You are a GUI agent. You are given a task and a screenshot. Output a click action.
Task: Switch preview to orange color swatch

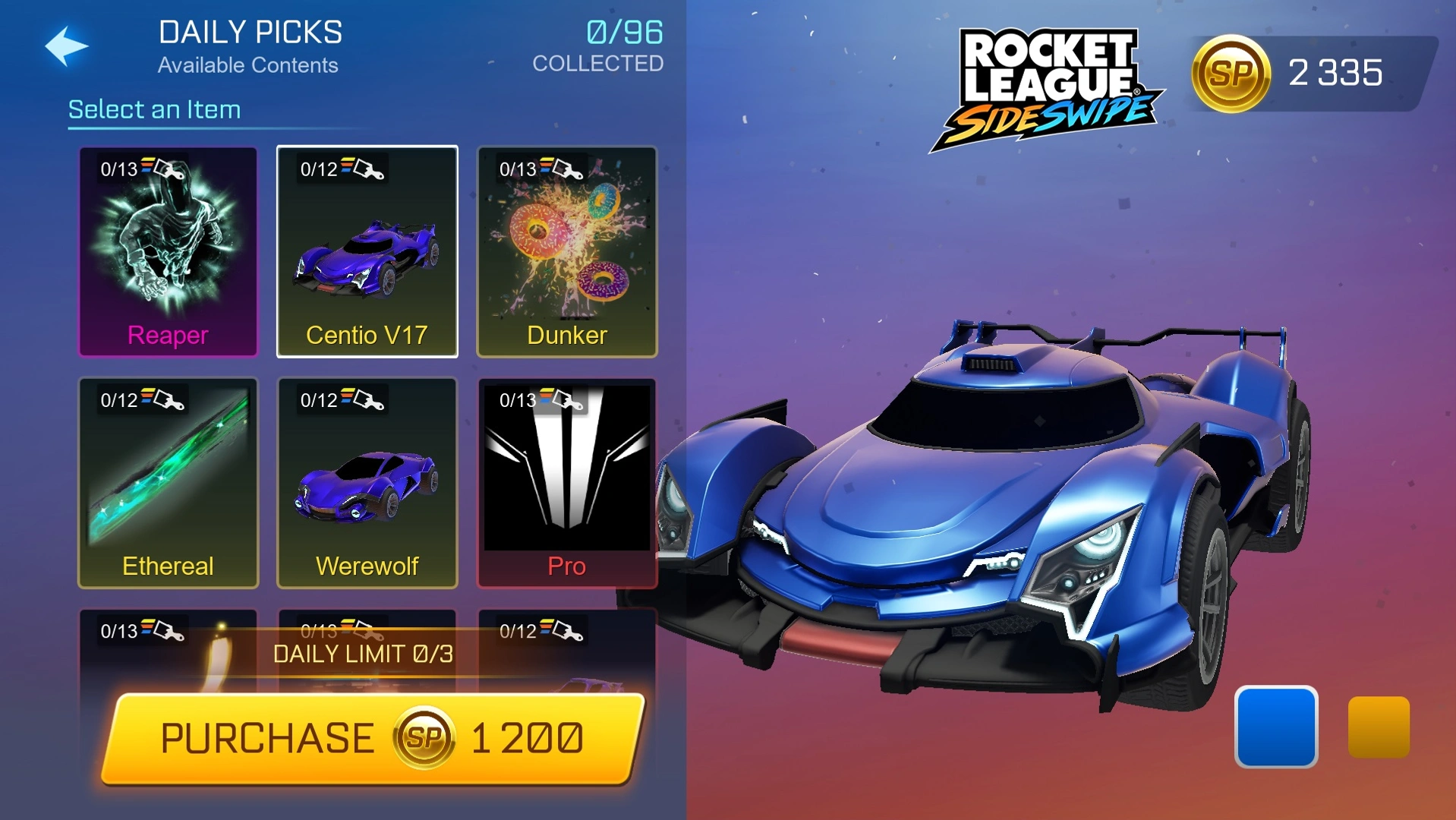pos(1378,727)
